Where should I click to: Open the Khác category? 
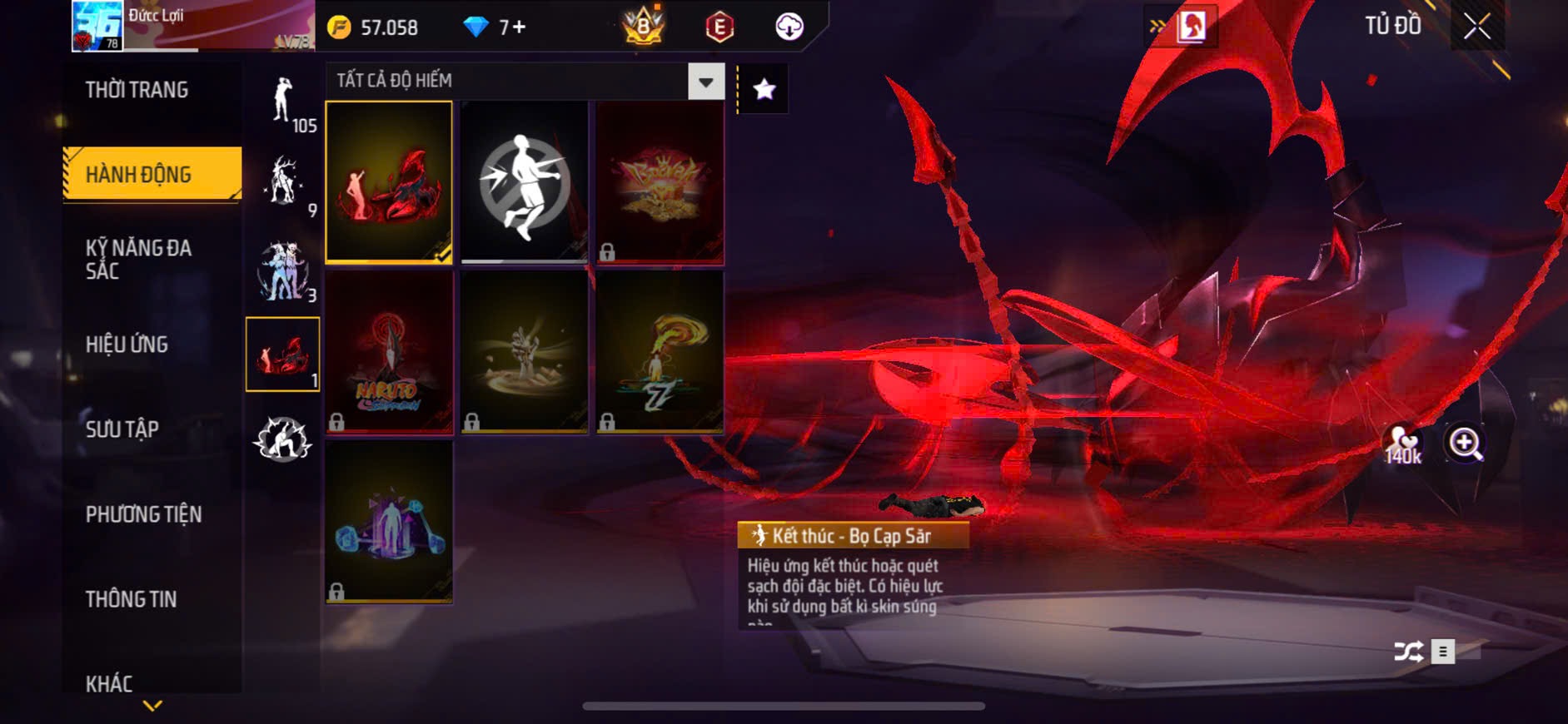pos(109,683)
